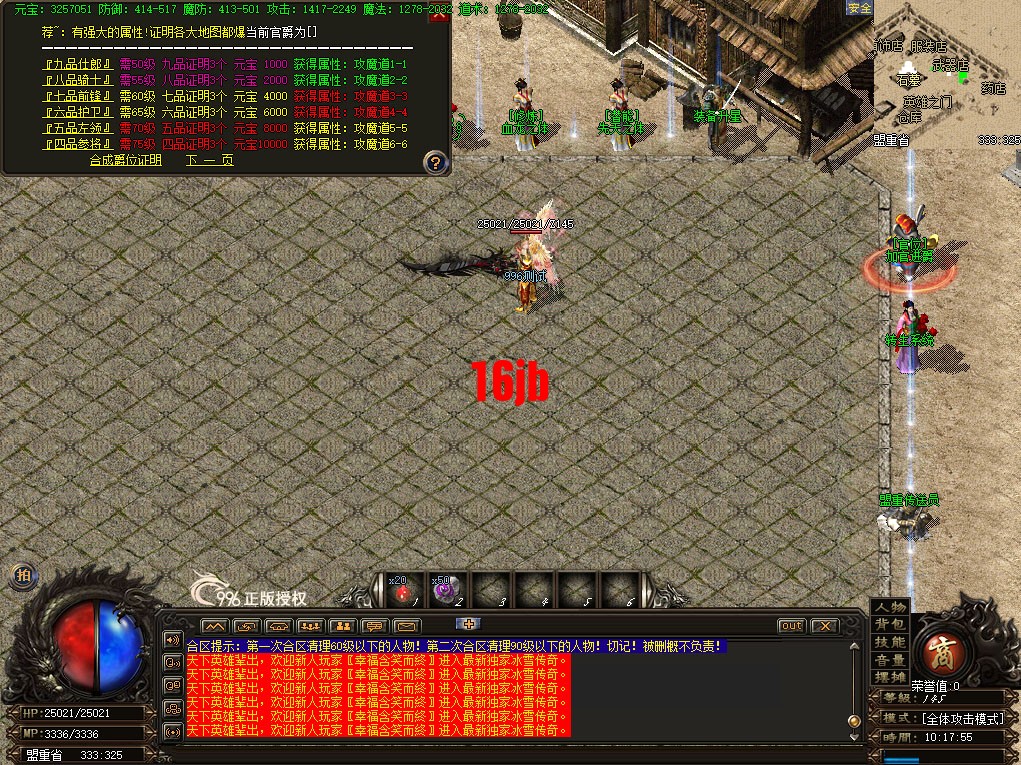Open the 人物 character panel
The height and width of the screenshot is (765, 1021).
coord(889,608)
